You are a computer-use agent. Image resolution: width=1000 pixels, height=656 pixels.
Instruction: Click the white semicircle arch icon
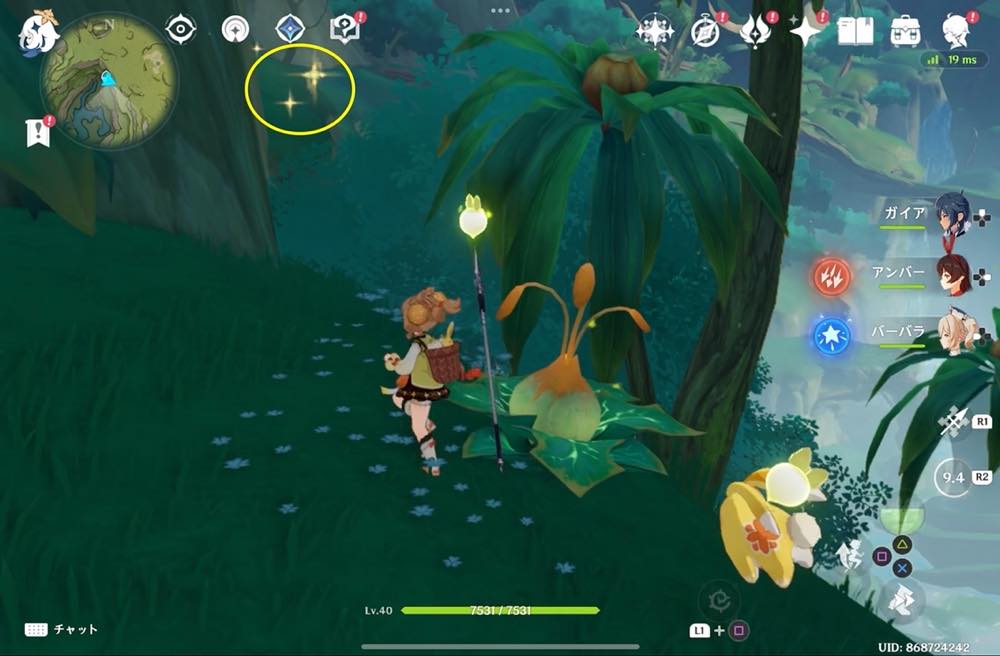235,29
